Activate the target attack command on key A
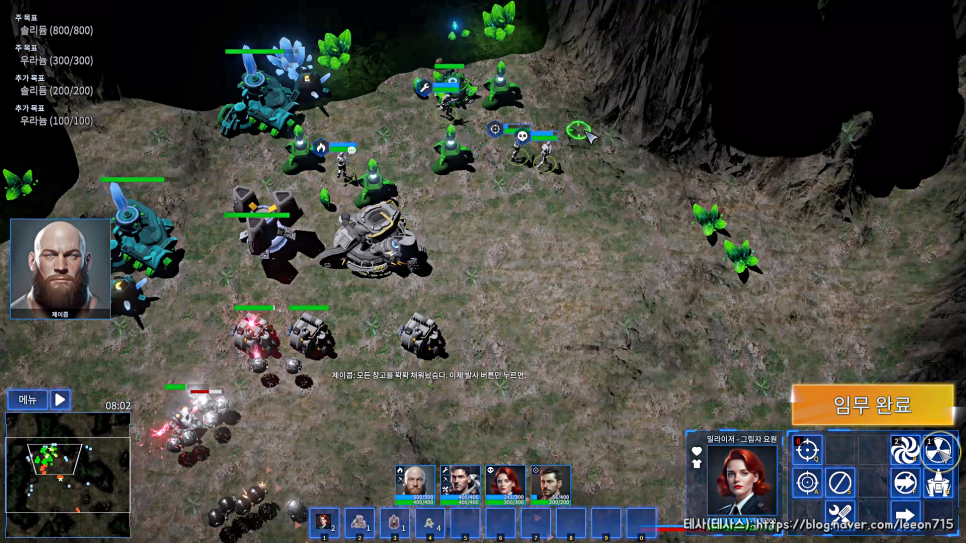 coord(808,483)
